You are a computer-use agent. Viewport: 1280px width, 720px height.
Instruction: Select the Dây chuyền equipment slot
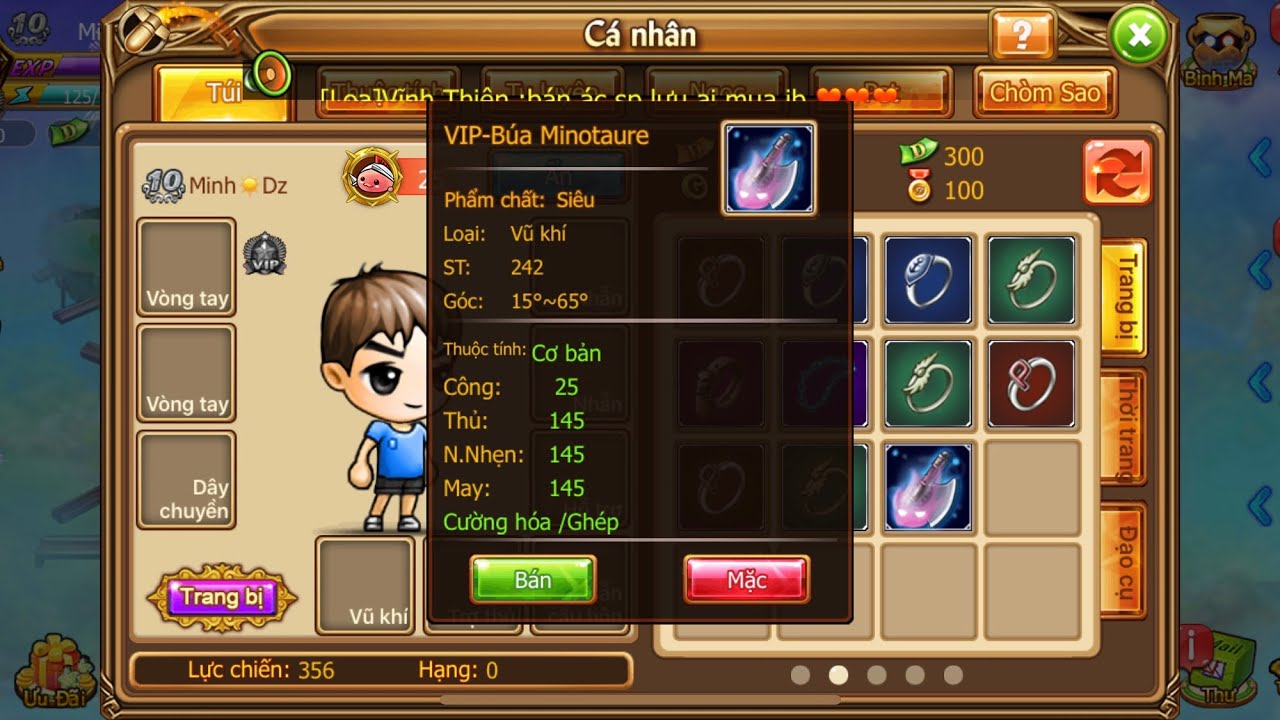click(x=186, y=480)
